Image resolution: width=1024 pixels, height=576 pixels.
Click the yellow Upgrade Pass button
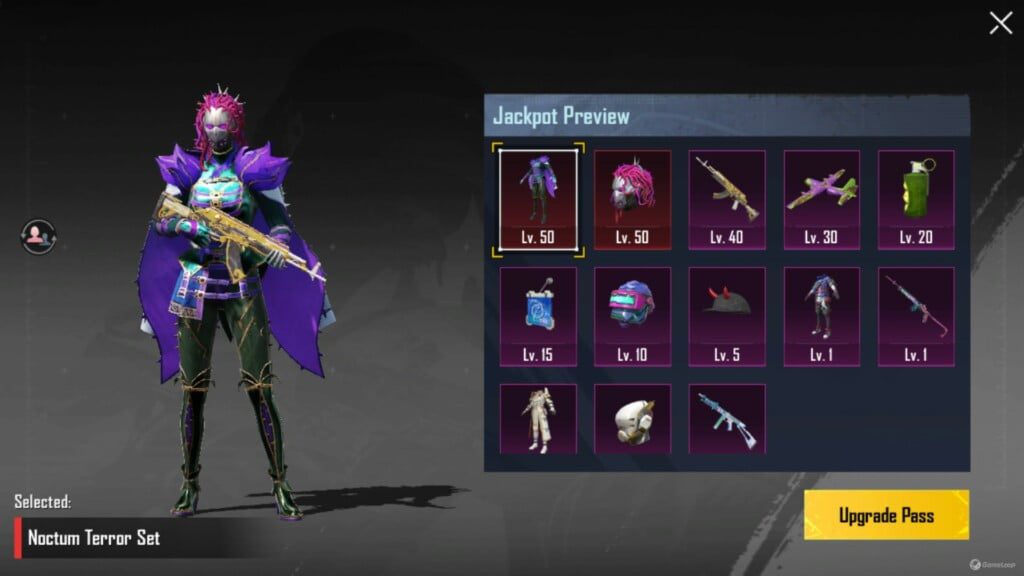coord(886,516)
